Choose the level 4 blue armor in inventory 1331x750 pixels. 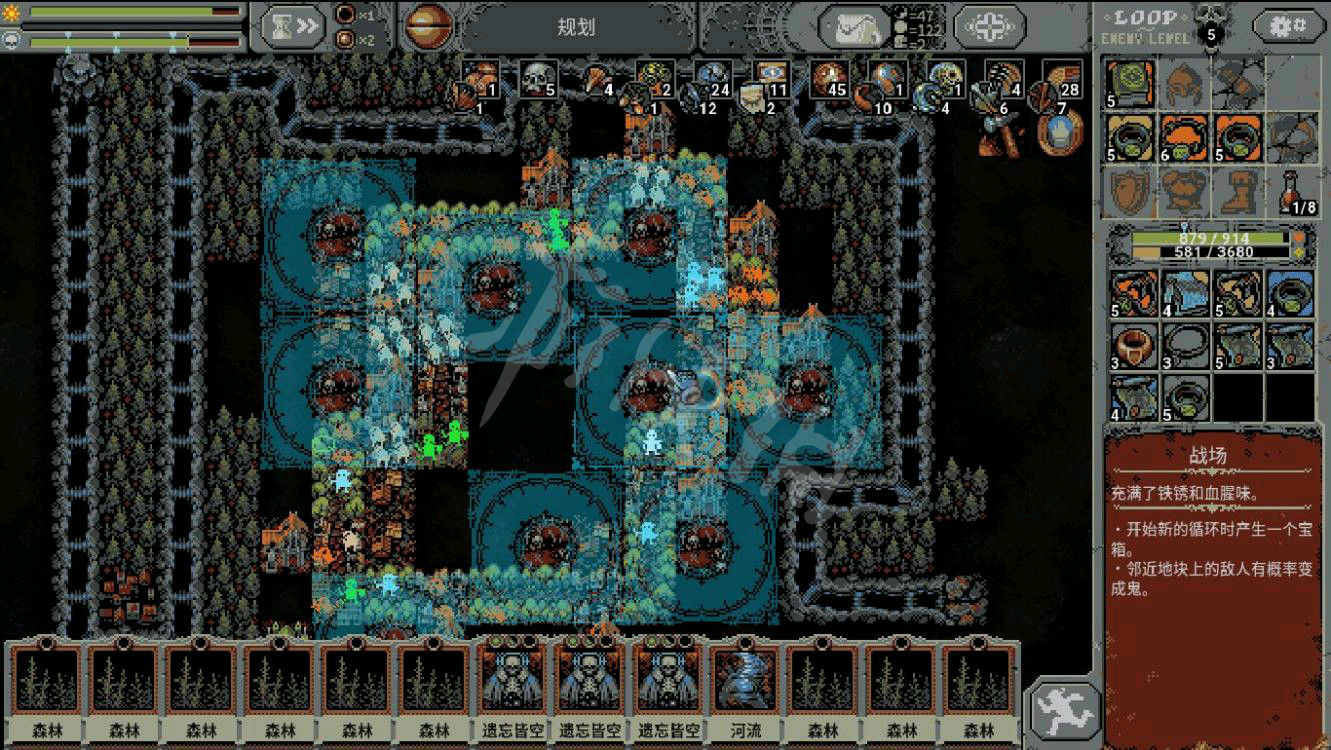coord(1185,293)
